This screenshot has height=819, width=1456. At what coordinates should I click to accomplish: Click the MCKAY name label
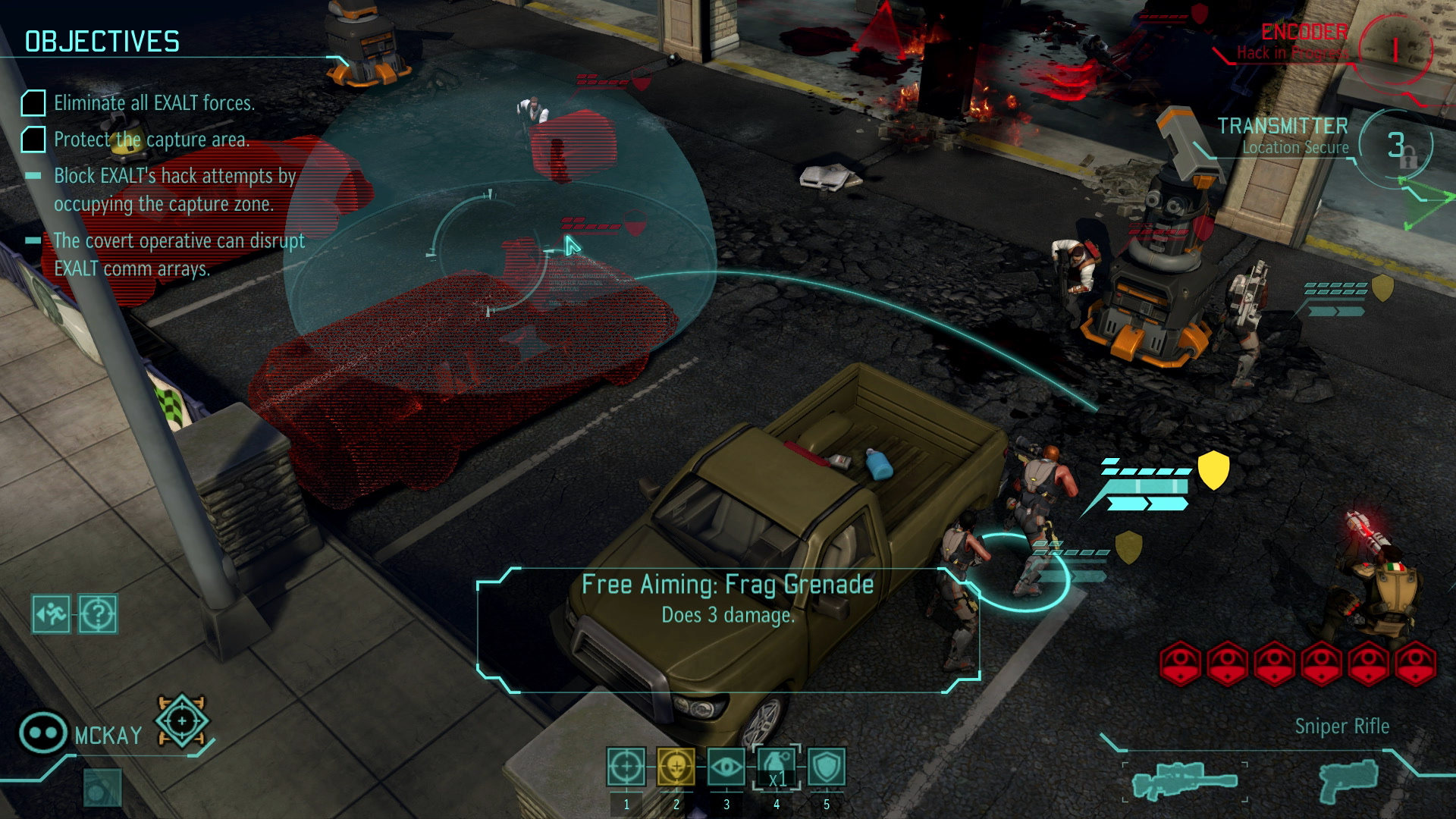(x=108, y=733)
